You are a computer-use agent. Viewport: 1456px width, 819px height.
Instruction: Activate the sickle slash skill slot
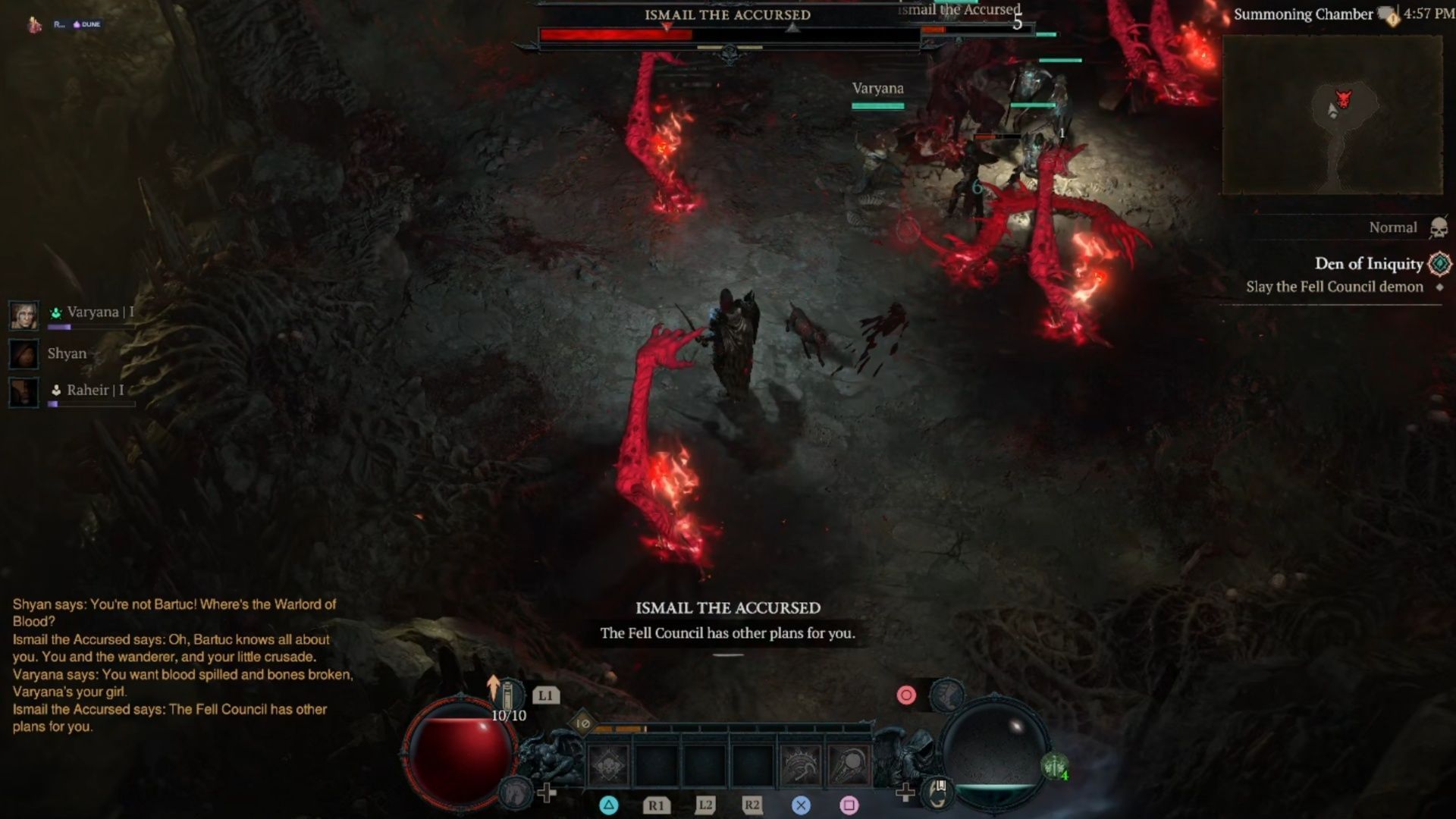coord(801,764)
